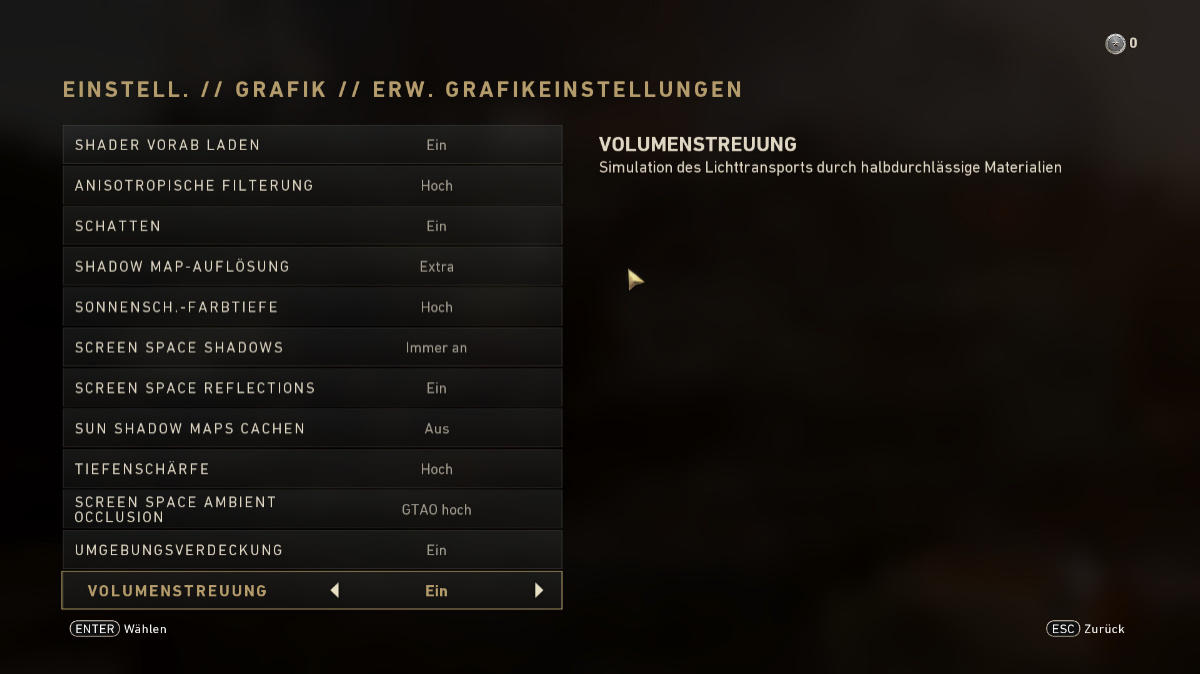Select the Screen Space Reflections row
This screenshot has width=1200, height=674.
coord(312,388)
